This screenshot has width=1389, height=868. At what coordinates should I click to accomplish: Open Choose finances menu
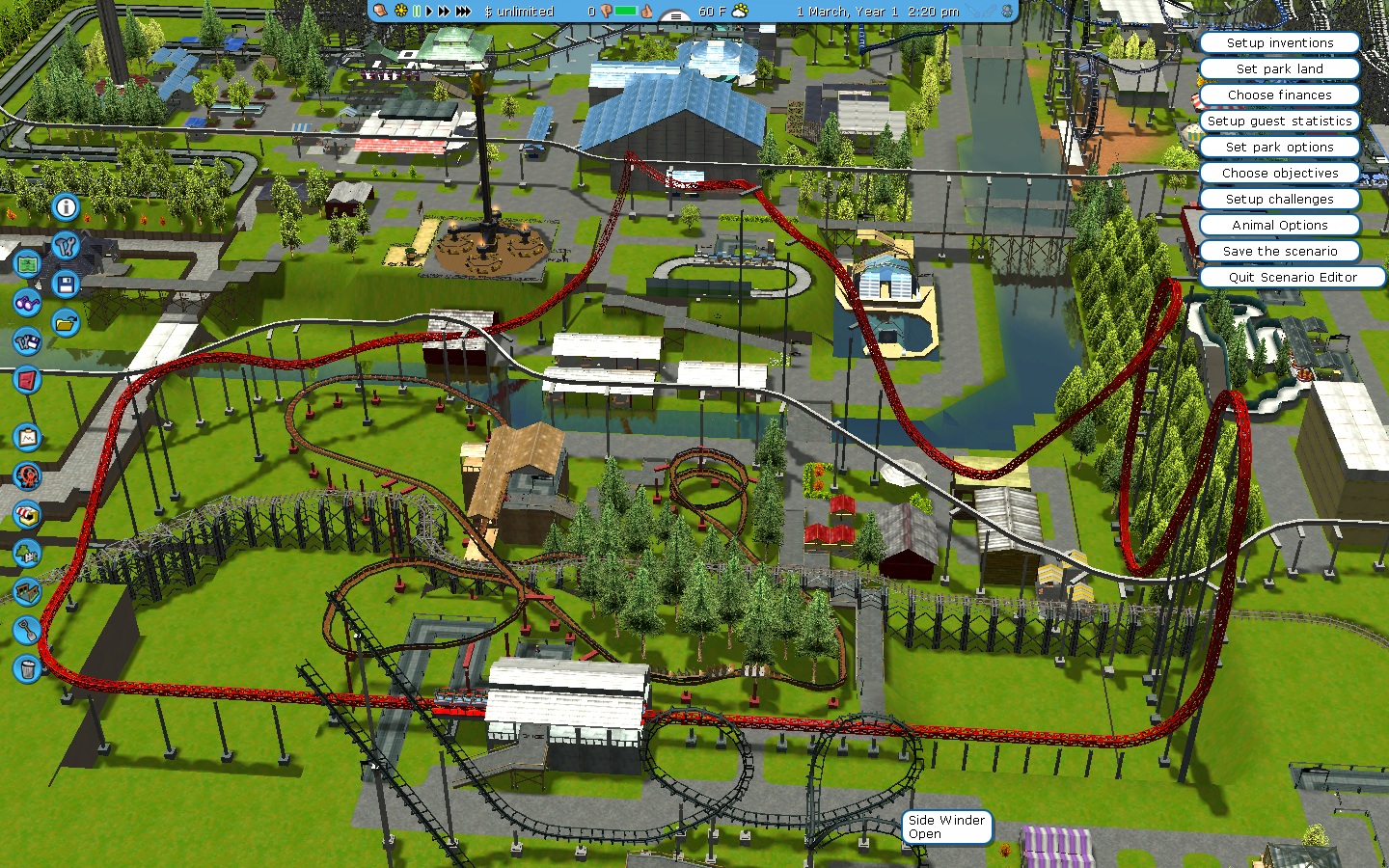tap(1279, 95)
